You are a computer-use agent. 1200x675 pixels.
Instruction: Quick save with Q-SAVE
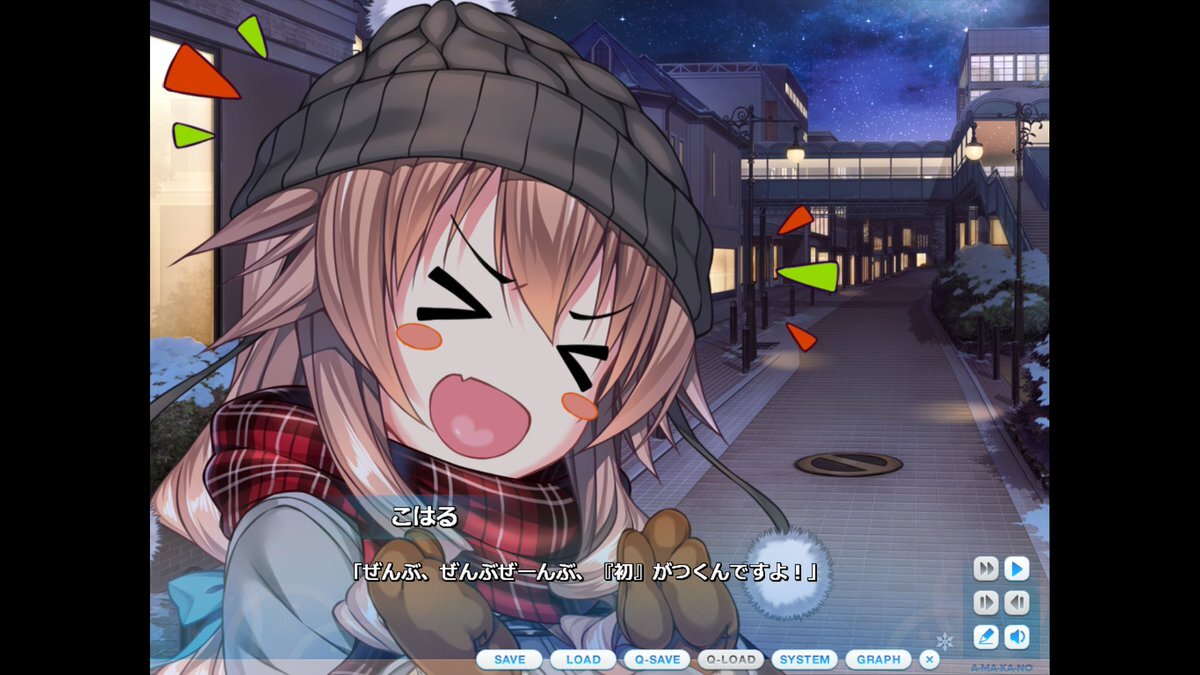[x=657, y=660]
